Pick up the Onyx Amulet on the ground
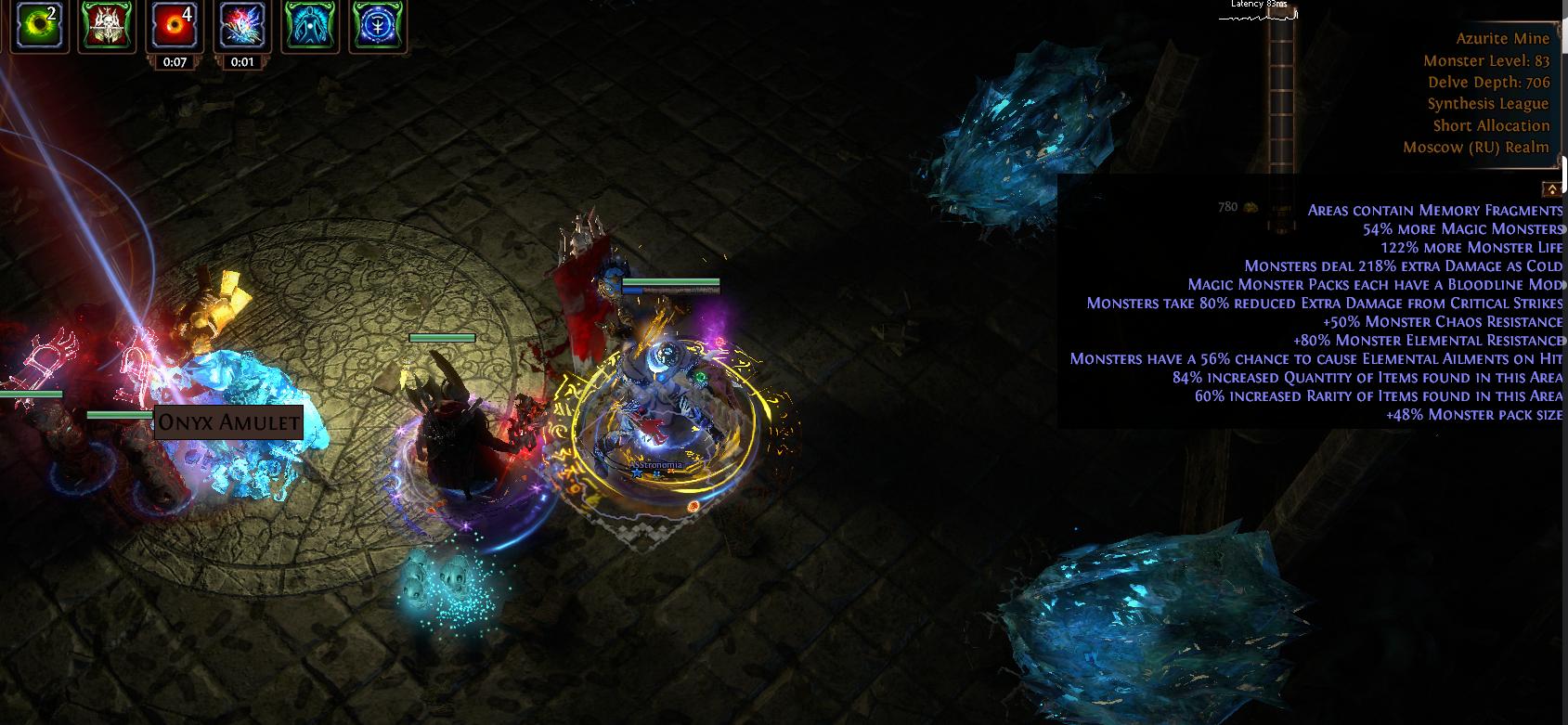Viewport: 1568px width, 725px height. coord(228,422)
